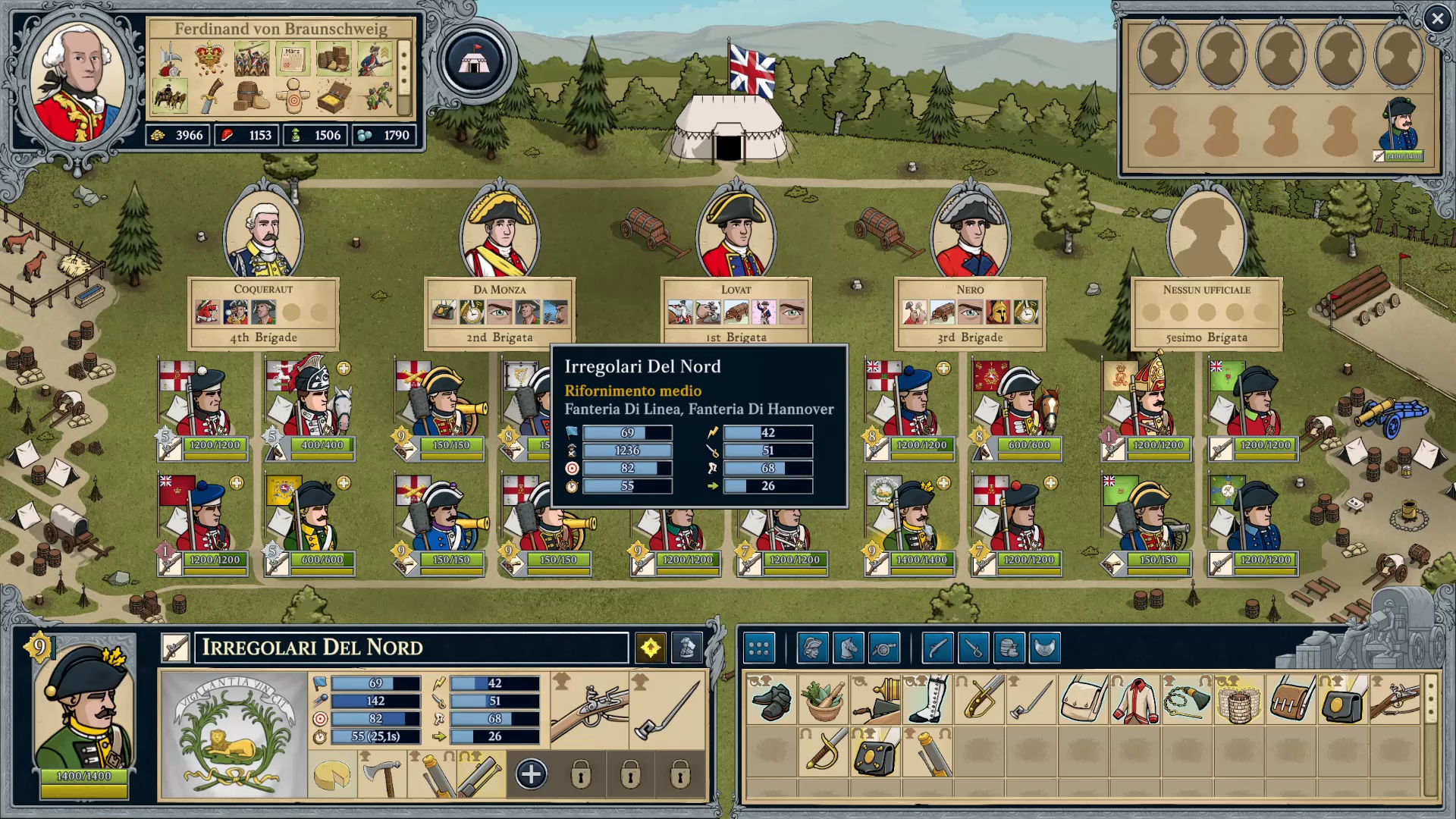Image resolution: width=1456 pixels, height=819 pixels.
Task: Filter inventory by infantry helmet icon
Action: click(812, 648)
